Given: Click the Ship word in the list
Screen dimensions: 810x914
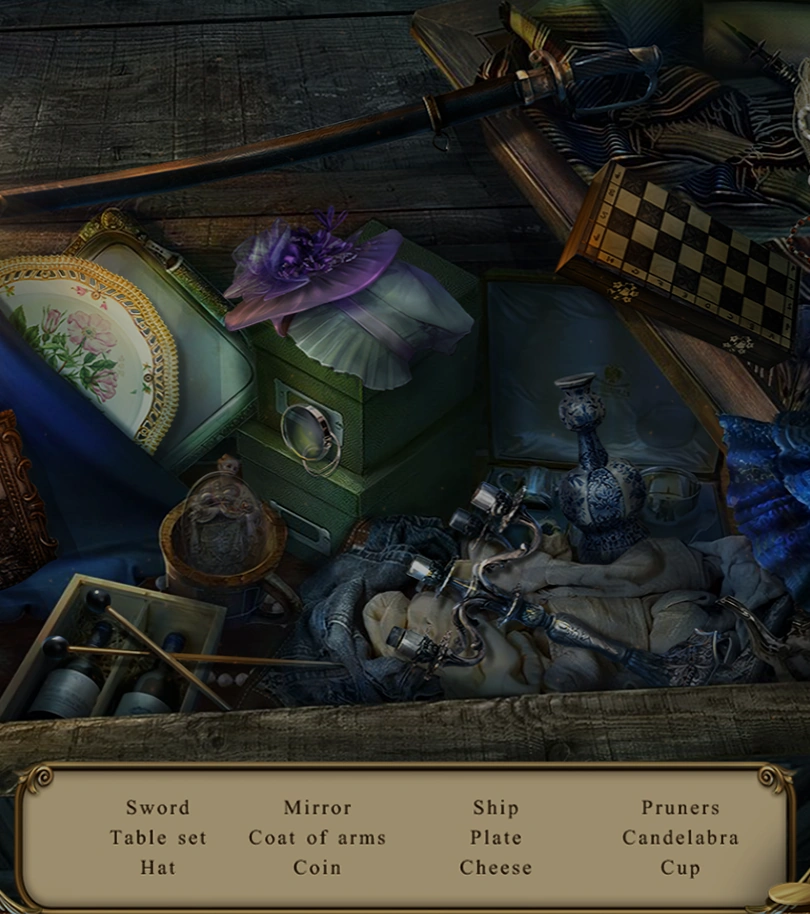Looking at the screenshot, I should tap(495, 808).
